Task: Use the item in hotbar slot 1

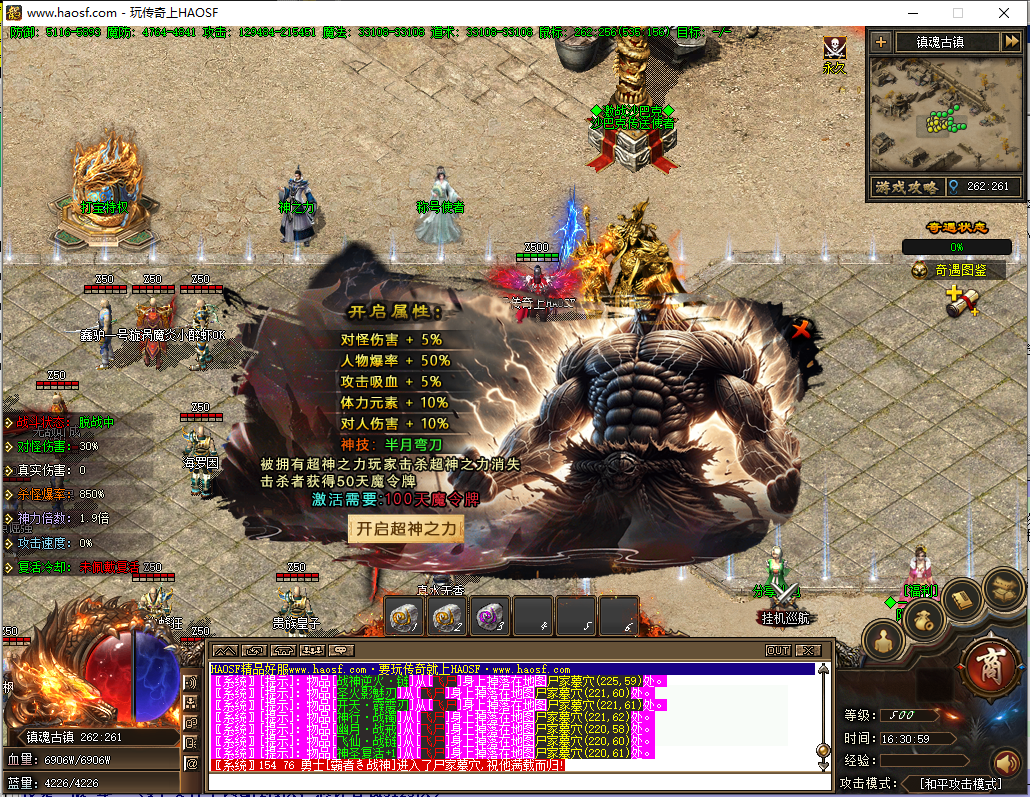Action: [406, 617]
